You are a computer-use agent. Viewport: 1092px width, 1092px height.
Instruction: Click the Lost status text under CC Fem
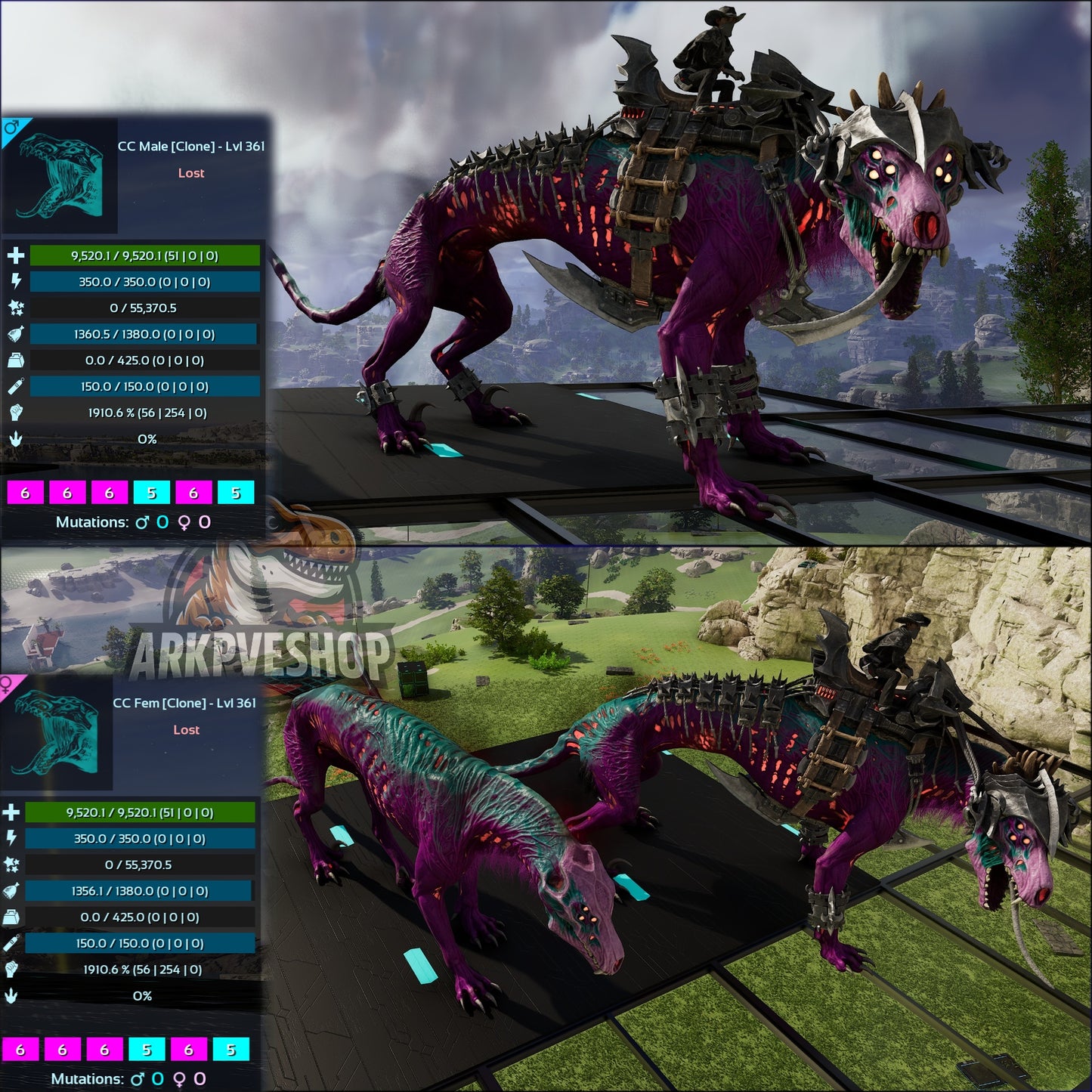tap(187, 730)
